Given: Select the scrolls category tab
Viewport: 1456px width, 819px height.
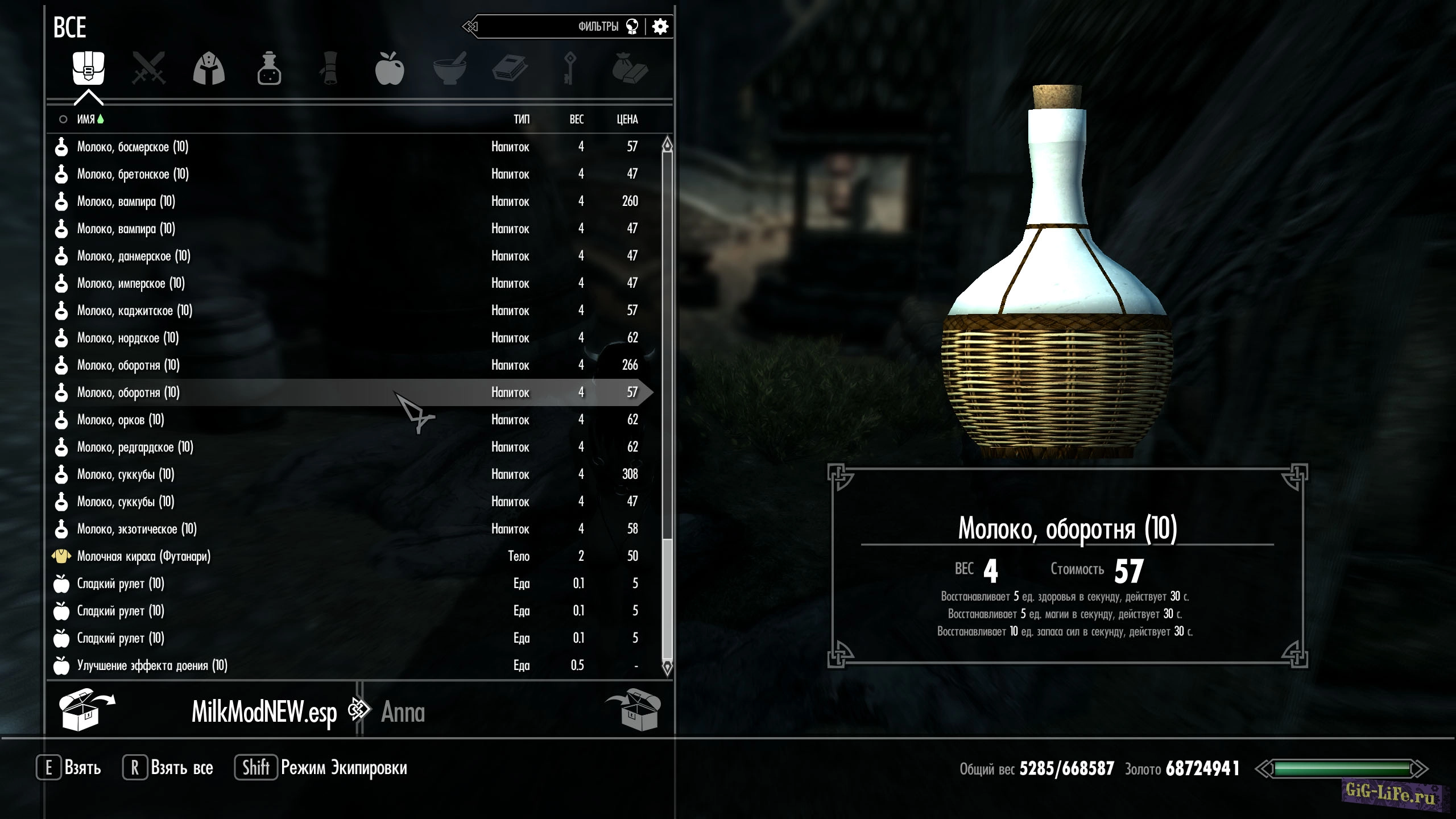Looking at the screenshot, I should (329, 69).
